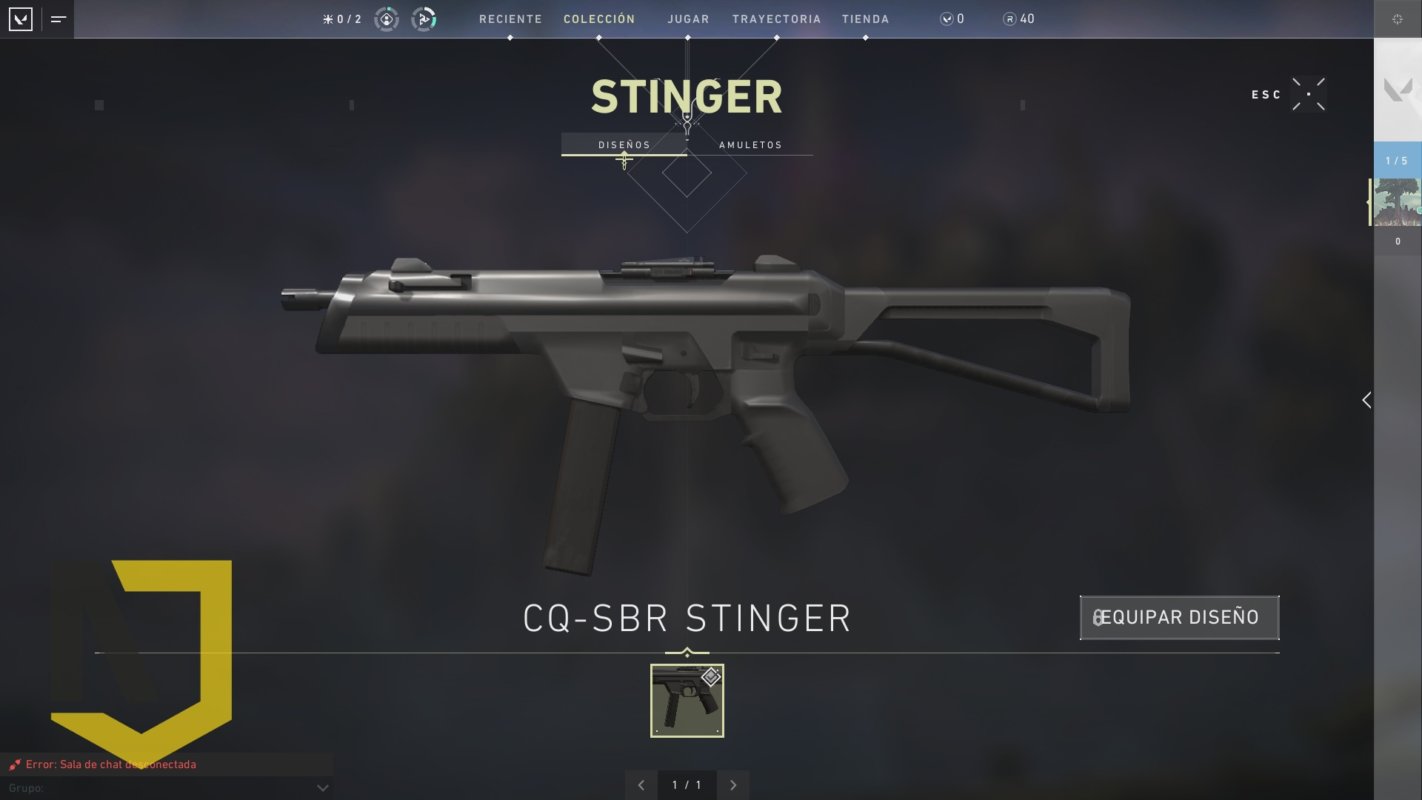The height and width of the screenshot is (800, 1422).
Task: Switch to the Amuletos tab
Action: [x=750, y=145]
